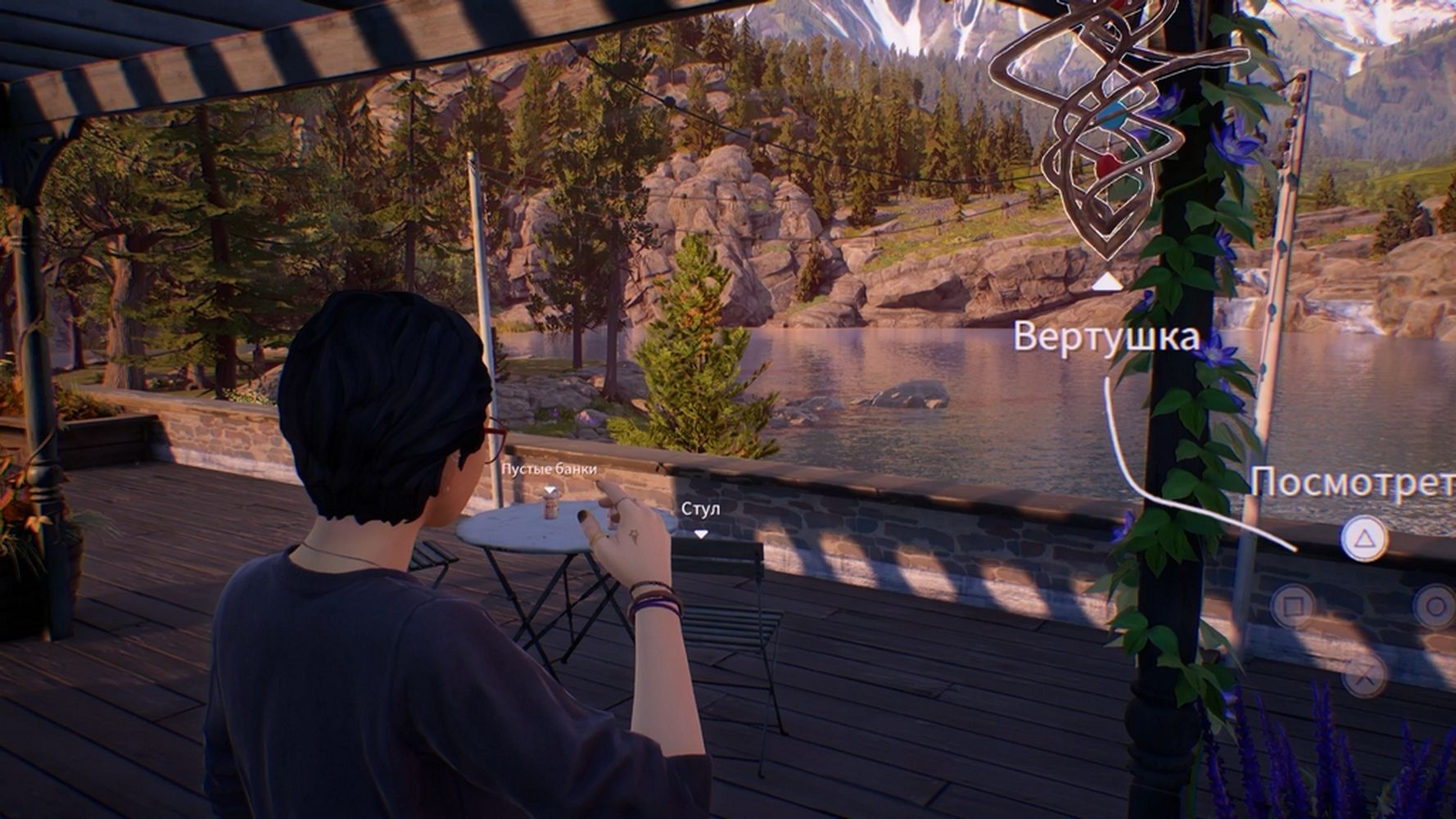This screenshot has width=1456, height=819.
Task: Choose the Посмотреть action option
Action: pyautogui.click(x=1351, y=482)
